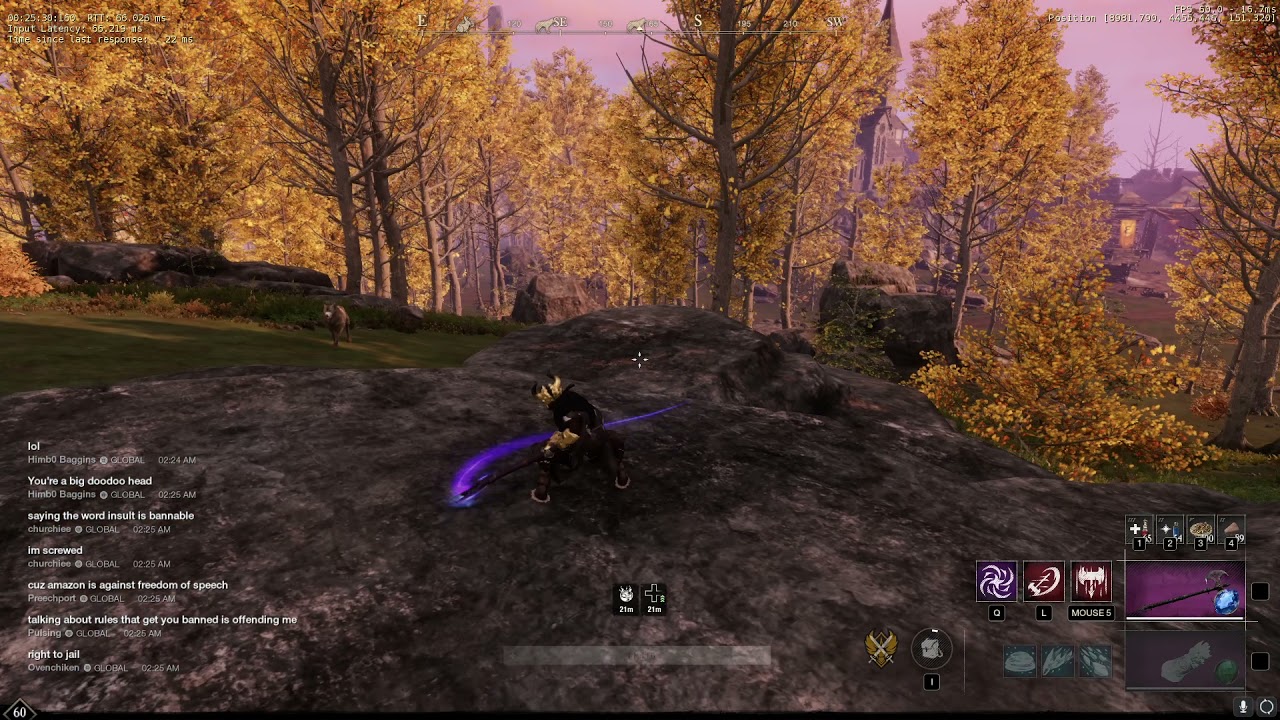Viewport: 1280px width, 720px height.
Task: Eat the food item in slot 3
Action: pyautogui.click(x=1200, y=530)
